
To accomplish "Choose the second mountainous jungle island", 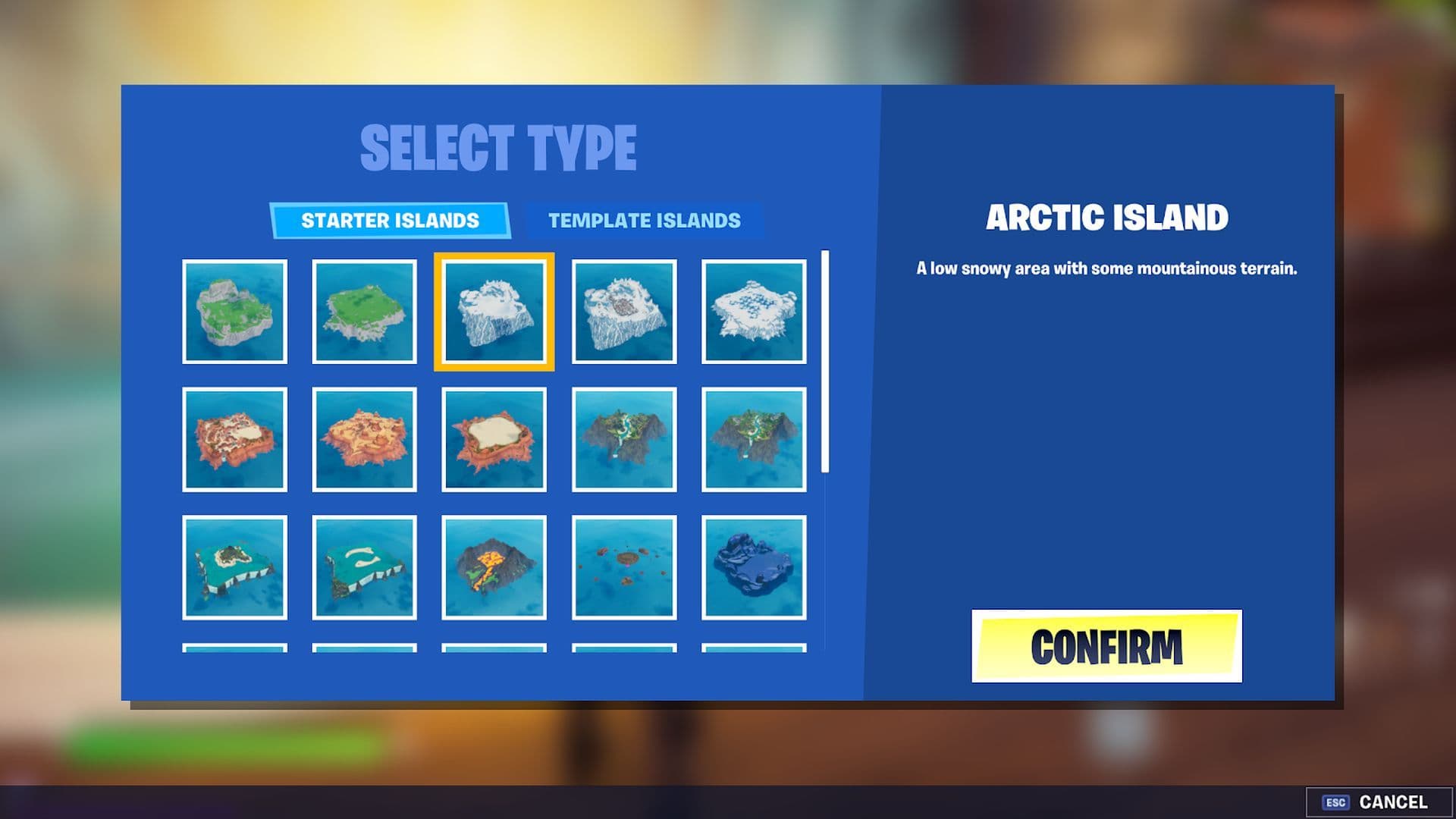I will (x=754, y=438).
